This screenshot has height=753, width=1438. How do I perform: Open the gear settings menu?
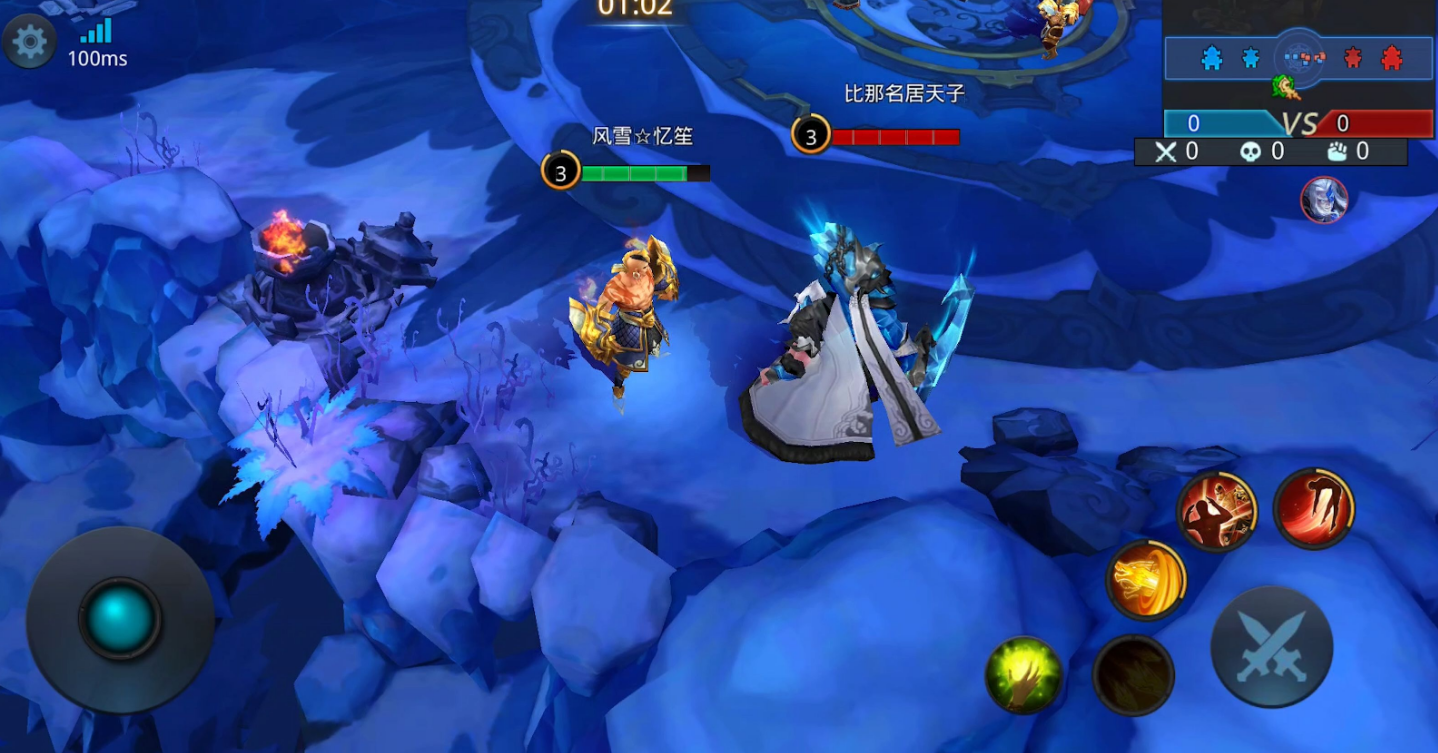click(x=28, y=41)
